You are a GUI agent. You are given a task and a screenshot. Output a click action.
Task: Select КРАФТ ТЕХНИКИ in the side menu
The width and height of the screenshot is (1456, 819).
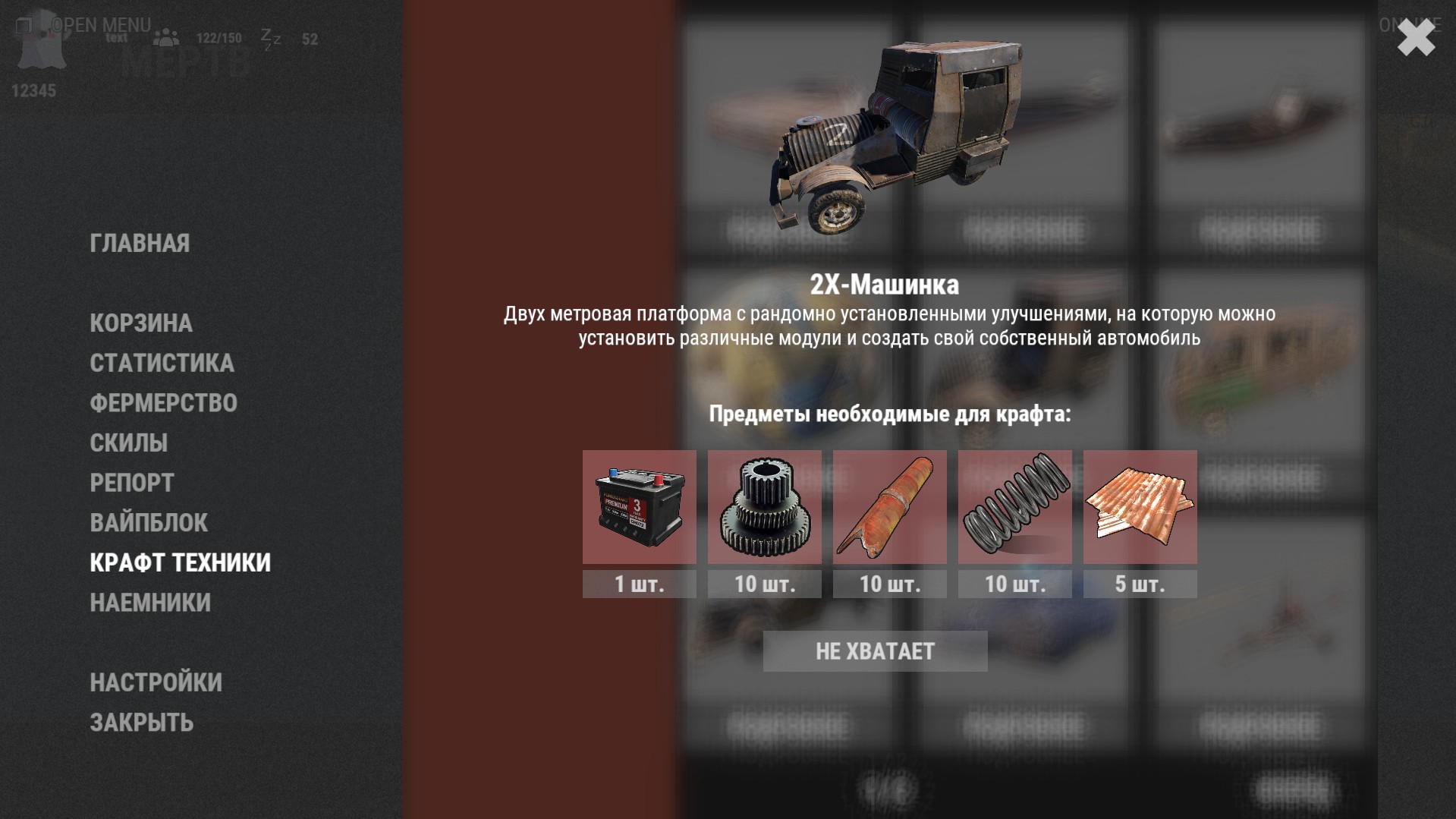click(x=180, y=562)
